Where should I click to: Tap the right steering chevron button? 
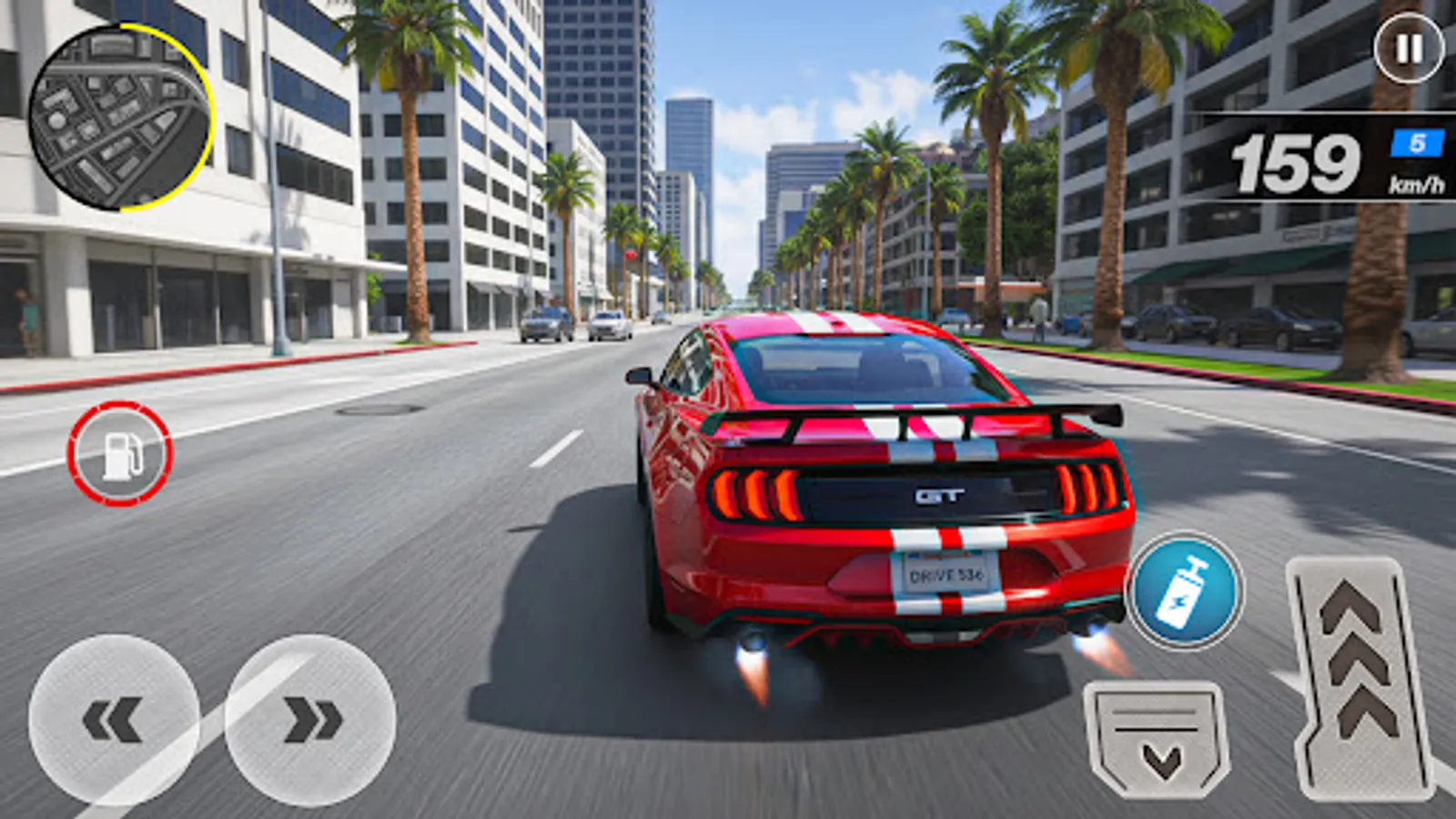309,718
